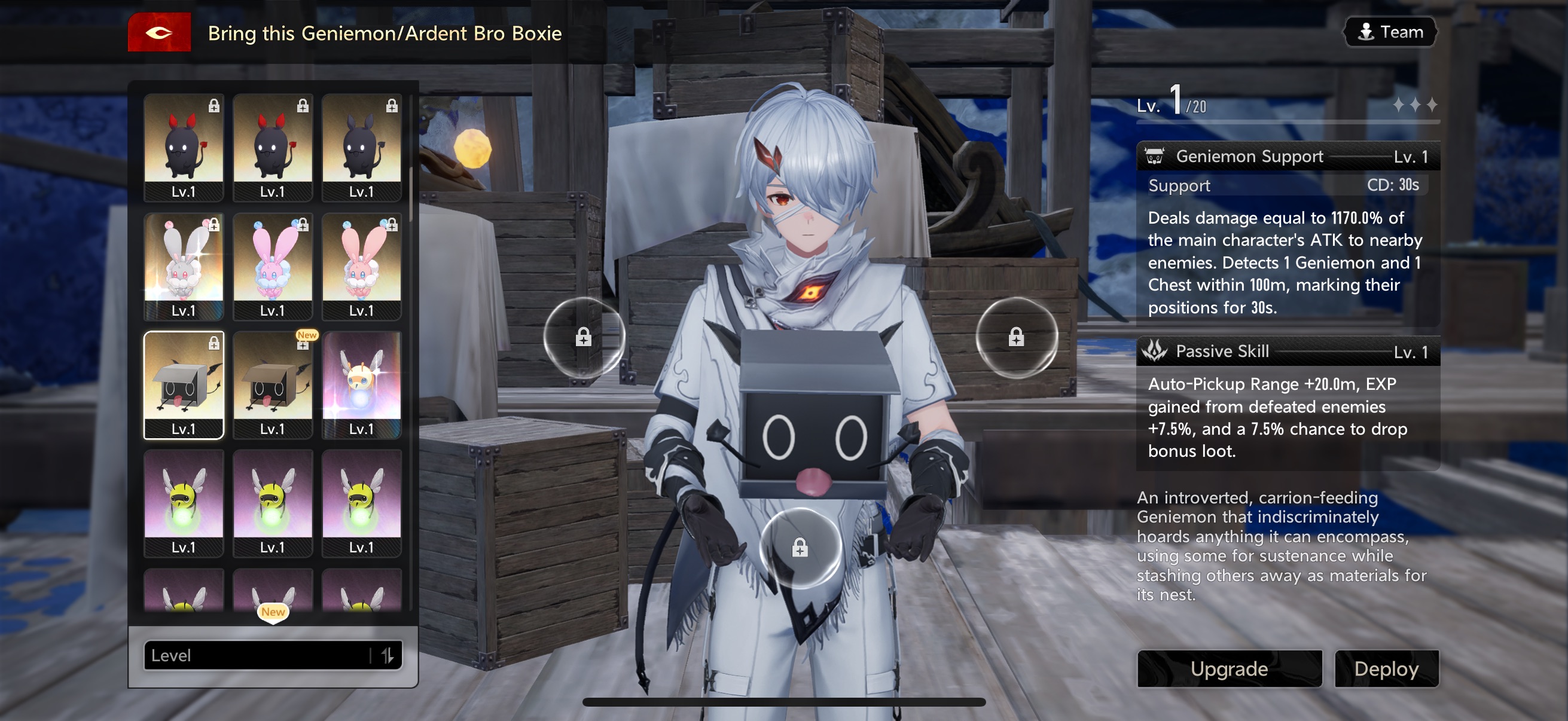Deploy Ardent Bro Boxie

click(1386, 668)
